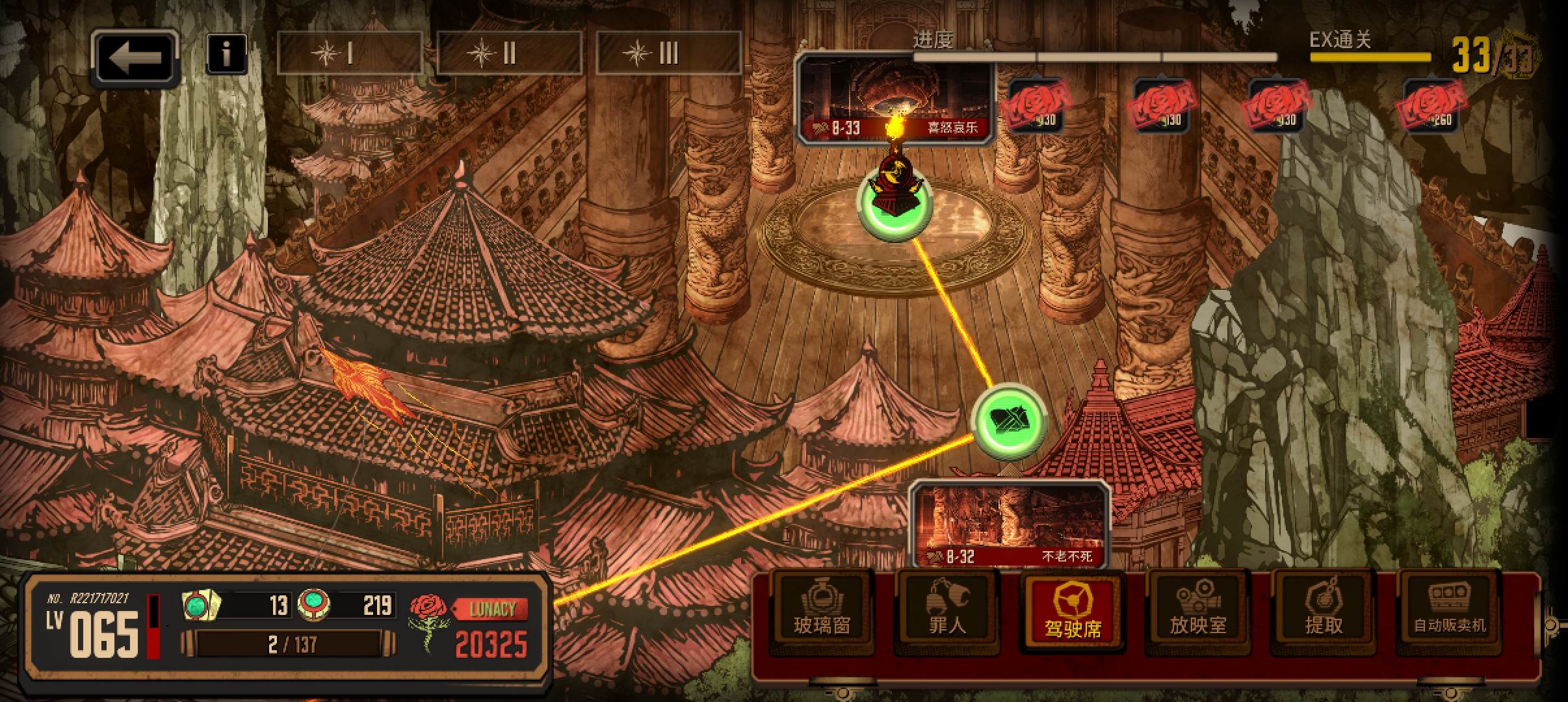
Task: Click the green crossed-book stage node
Action: coord(1009,420)
